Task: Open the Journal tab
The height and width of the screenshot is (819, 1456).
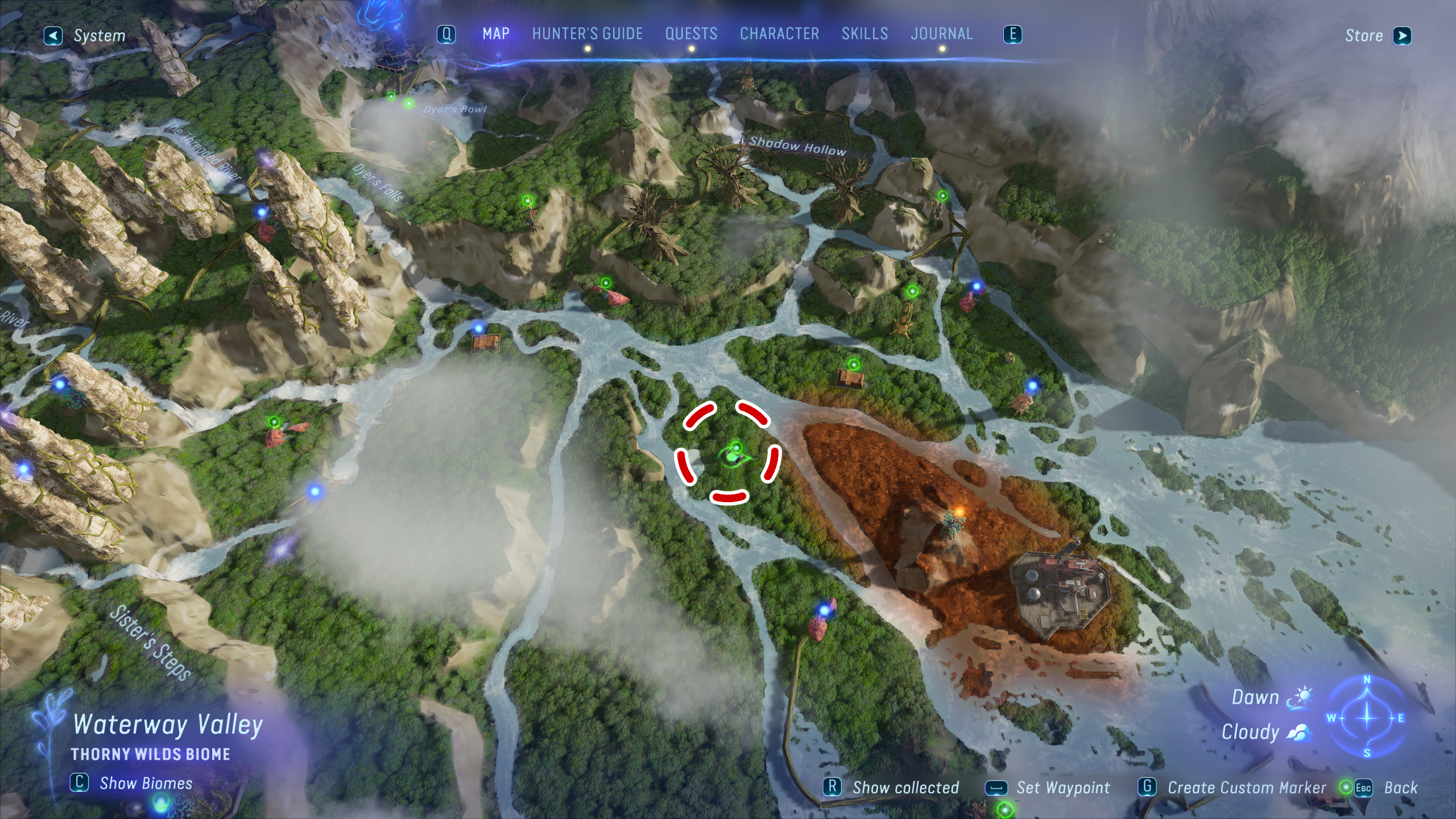Action: pyautogui.click(x=942, y=34)
